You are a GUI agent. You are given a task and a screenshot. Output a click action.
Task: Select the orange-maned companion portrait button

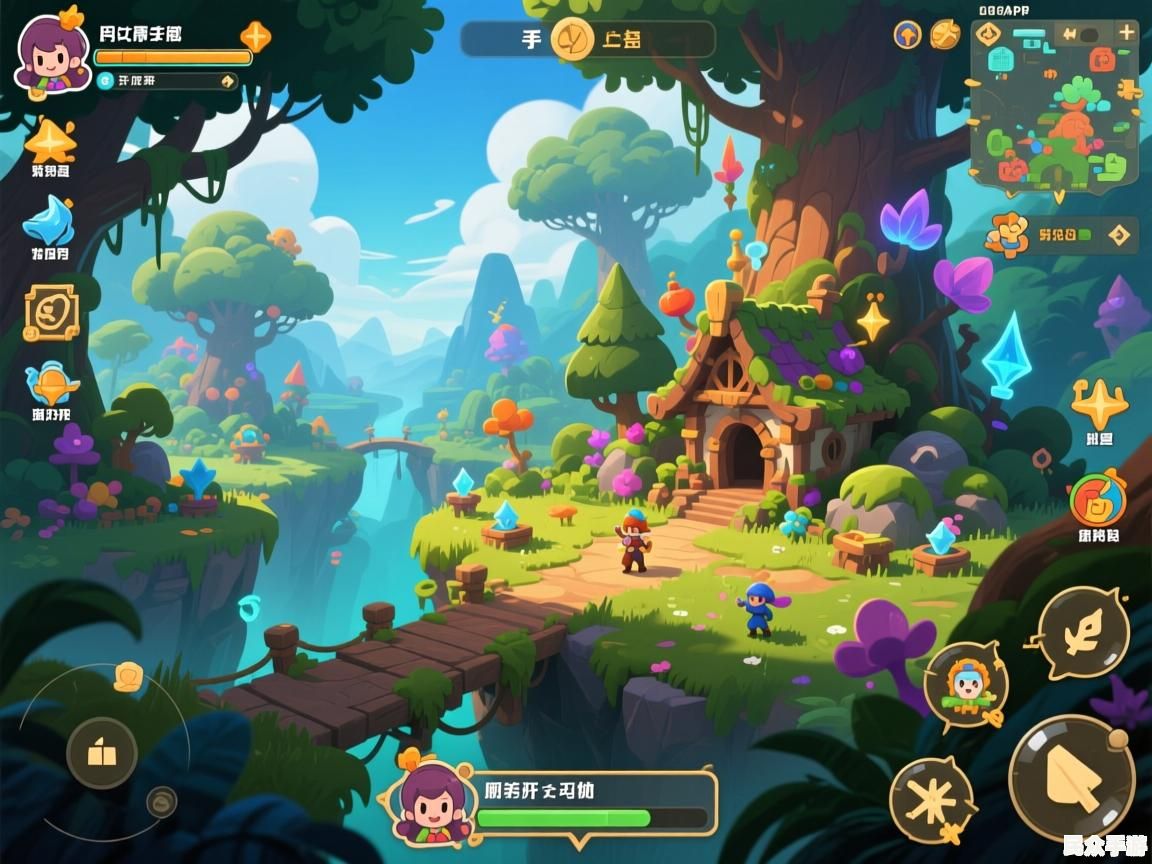965,685
